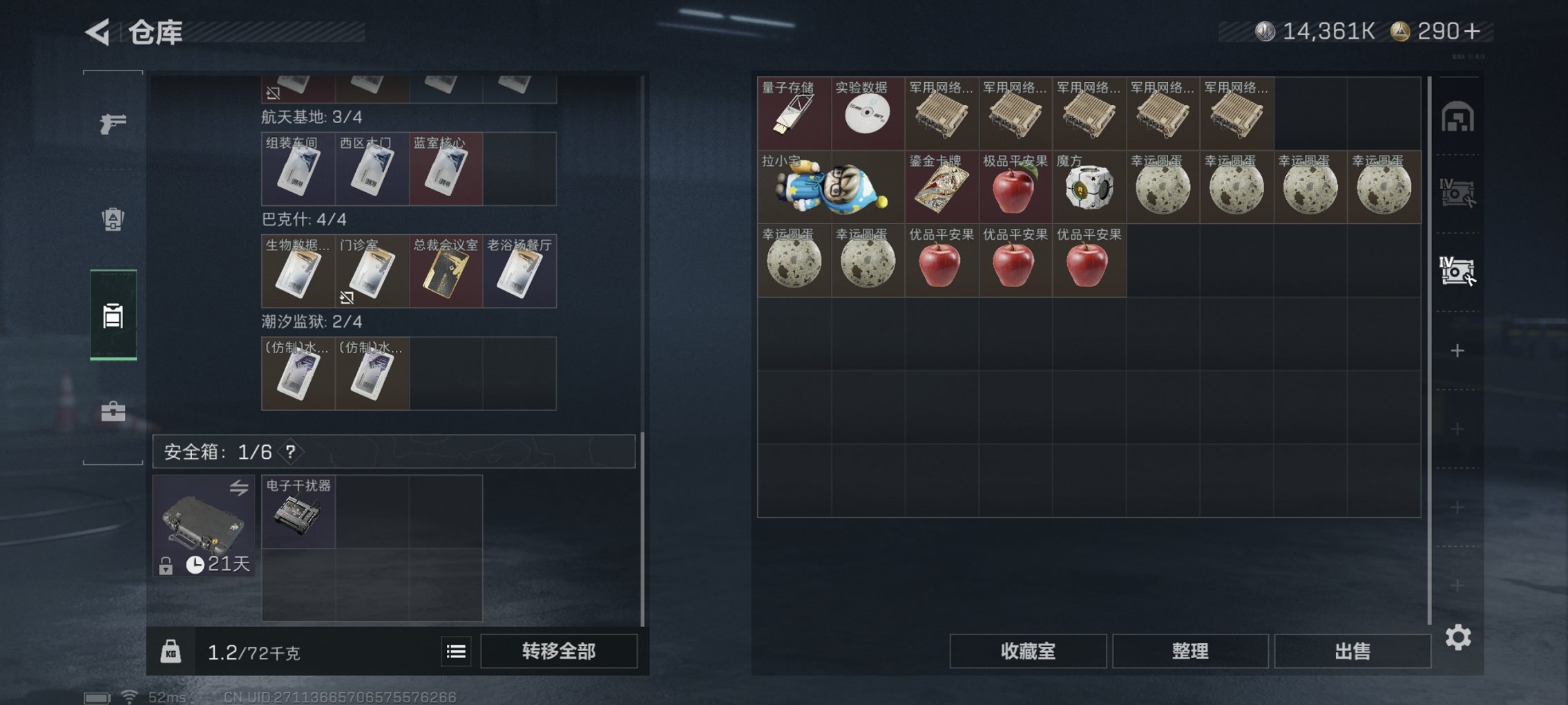Select the pistol weapons tab icon
Screen dimensions: 1568x705
point(113,122)
